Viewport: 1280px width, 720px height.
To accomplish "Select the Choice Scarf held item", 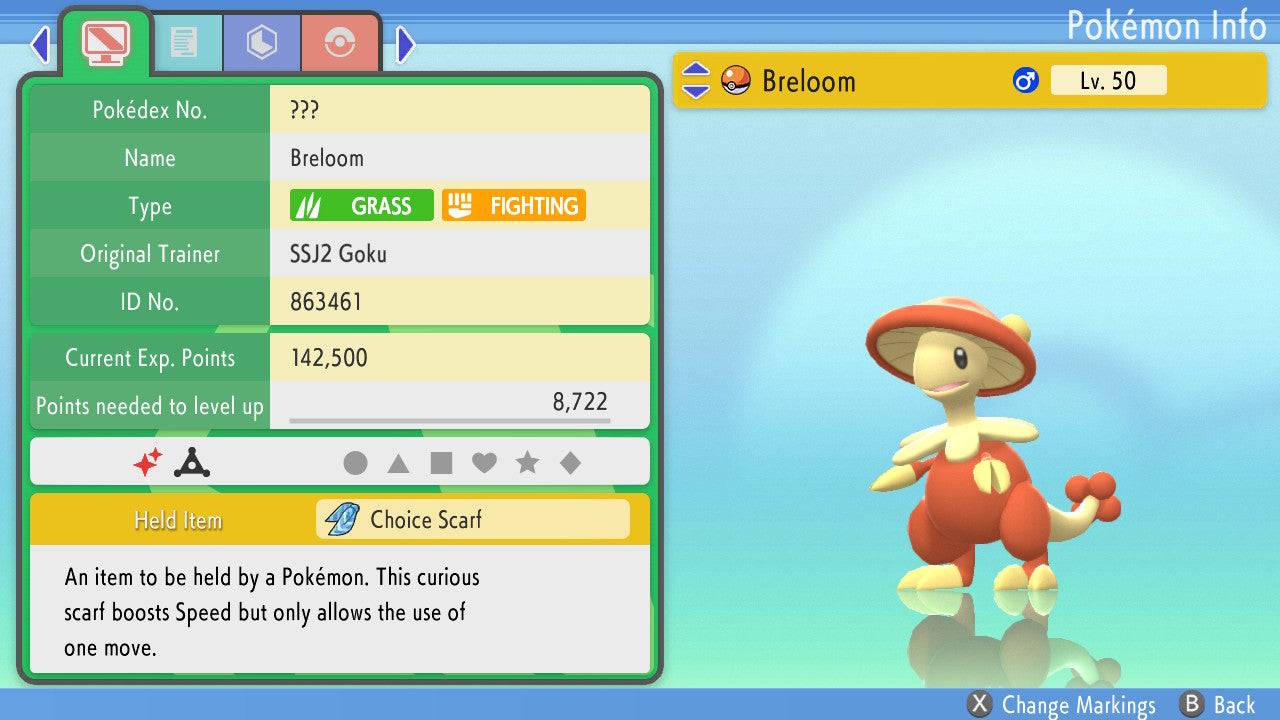I will point(472,520).
